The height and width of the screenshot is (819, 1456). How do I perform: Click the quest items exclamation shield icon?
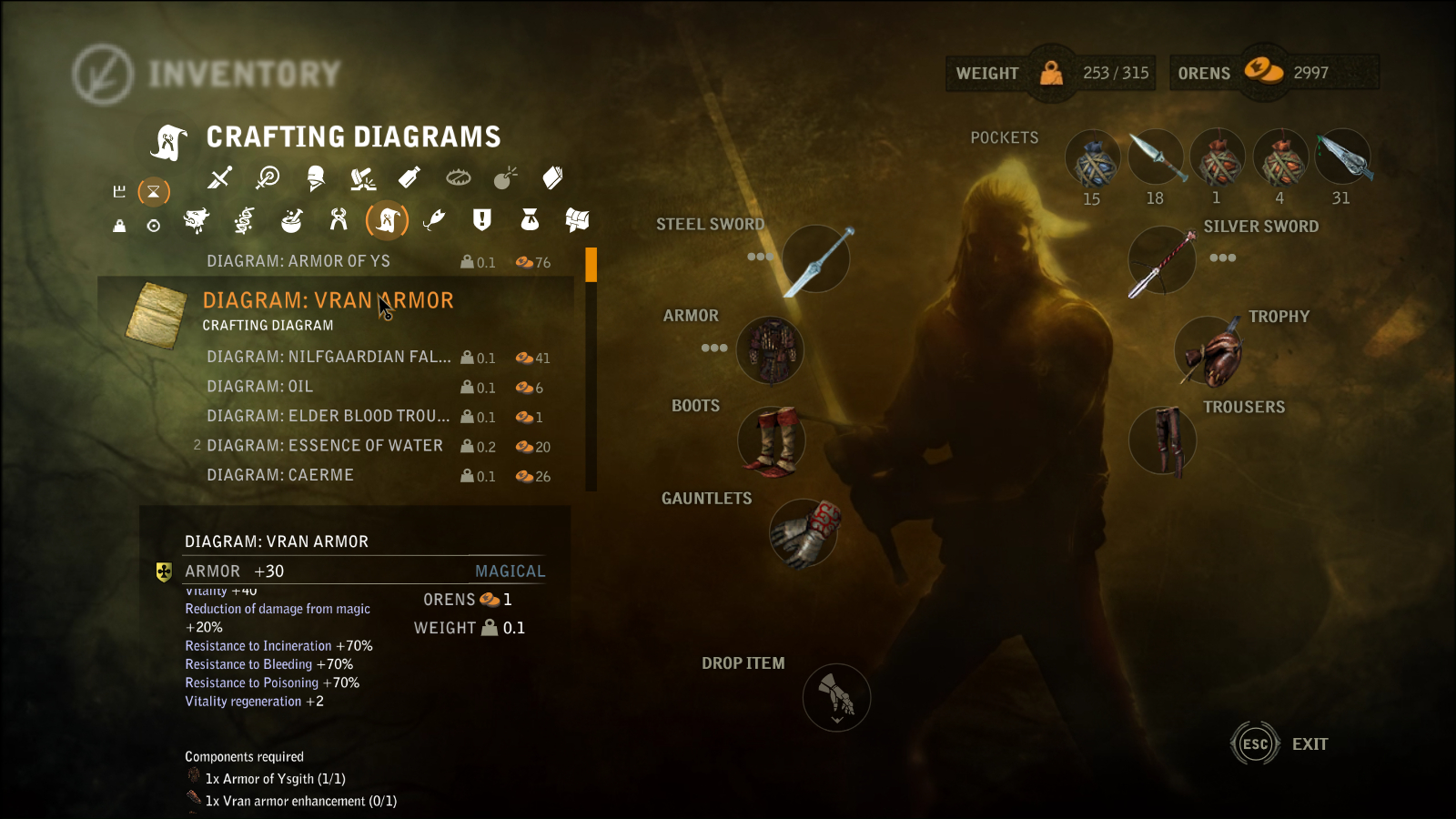481,221
